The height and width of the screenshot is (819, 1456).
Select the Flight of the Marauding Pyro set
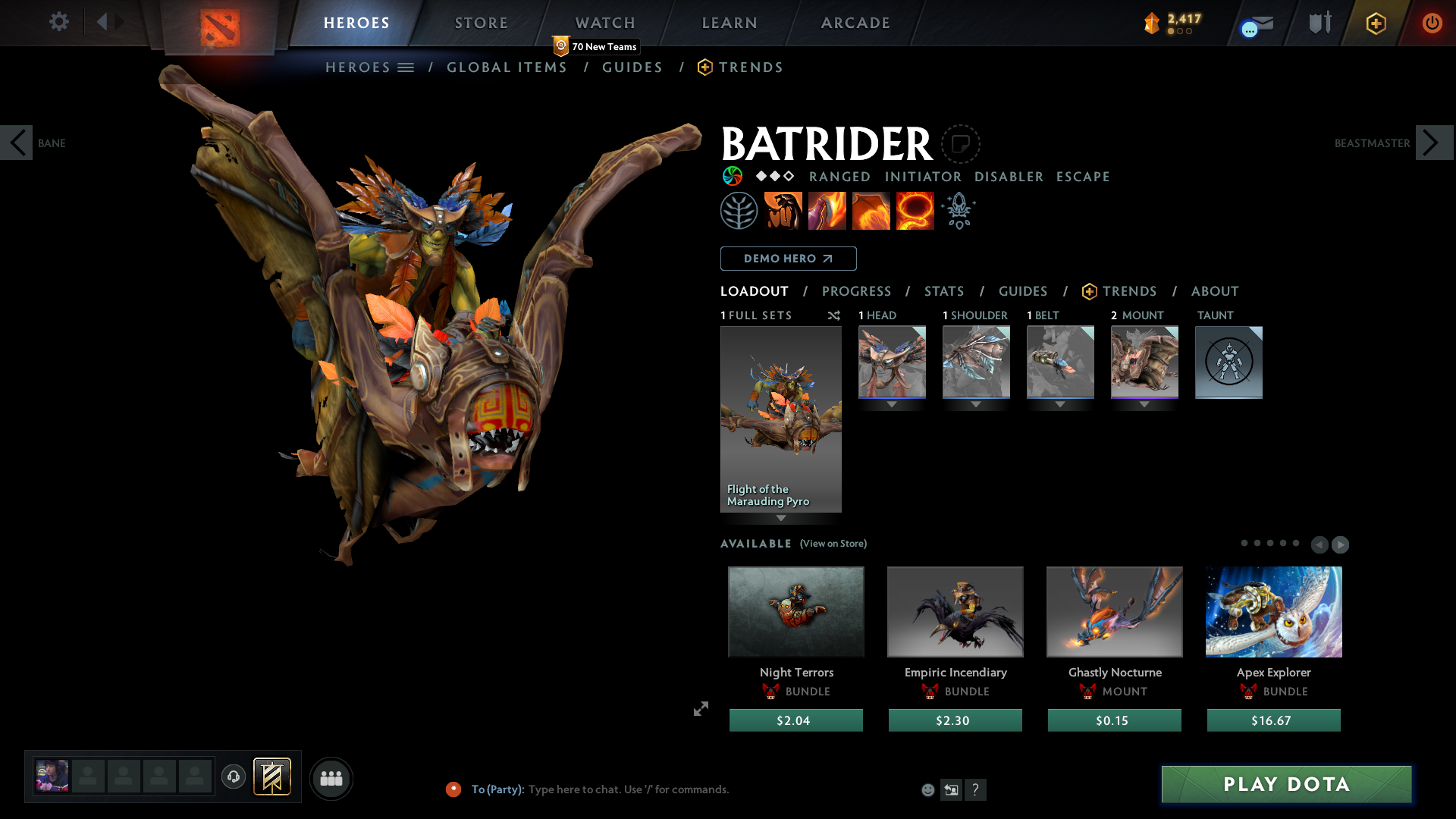click(780, 419)
